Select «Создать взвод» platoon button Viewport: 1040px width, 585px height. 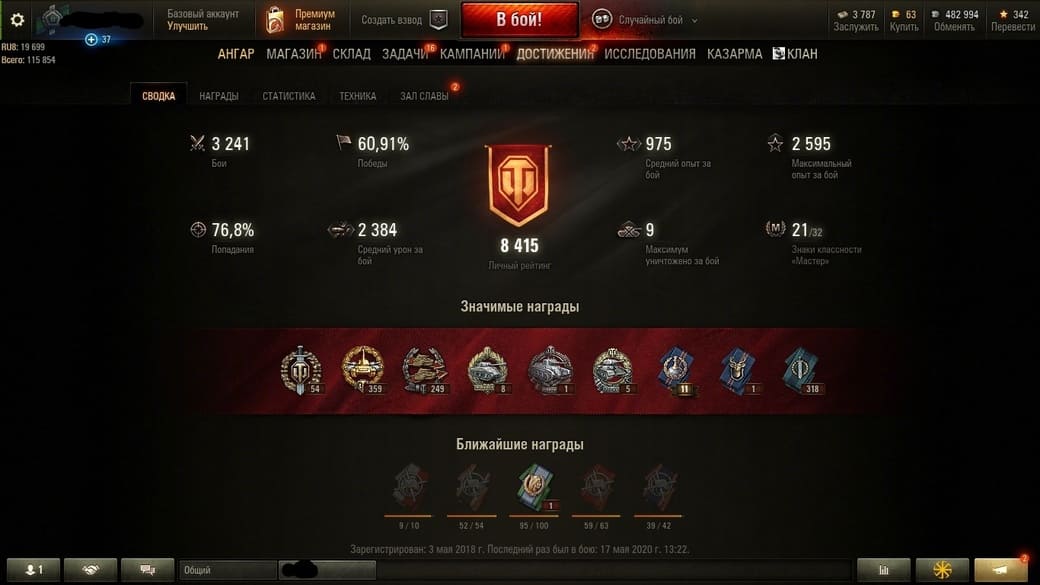pyautogui.click(x=404, y=20)
